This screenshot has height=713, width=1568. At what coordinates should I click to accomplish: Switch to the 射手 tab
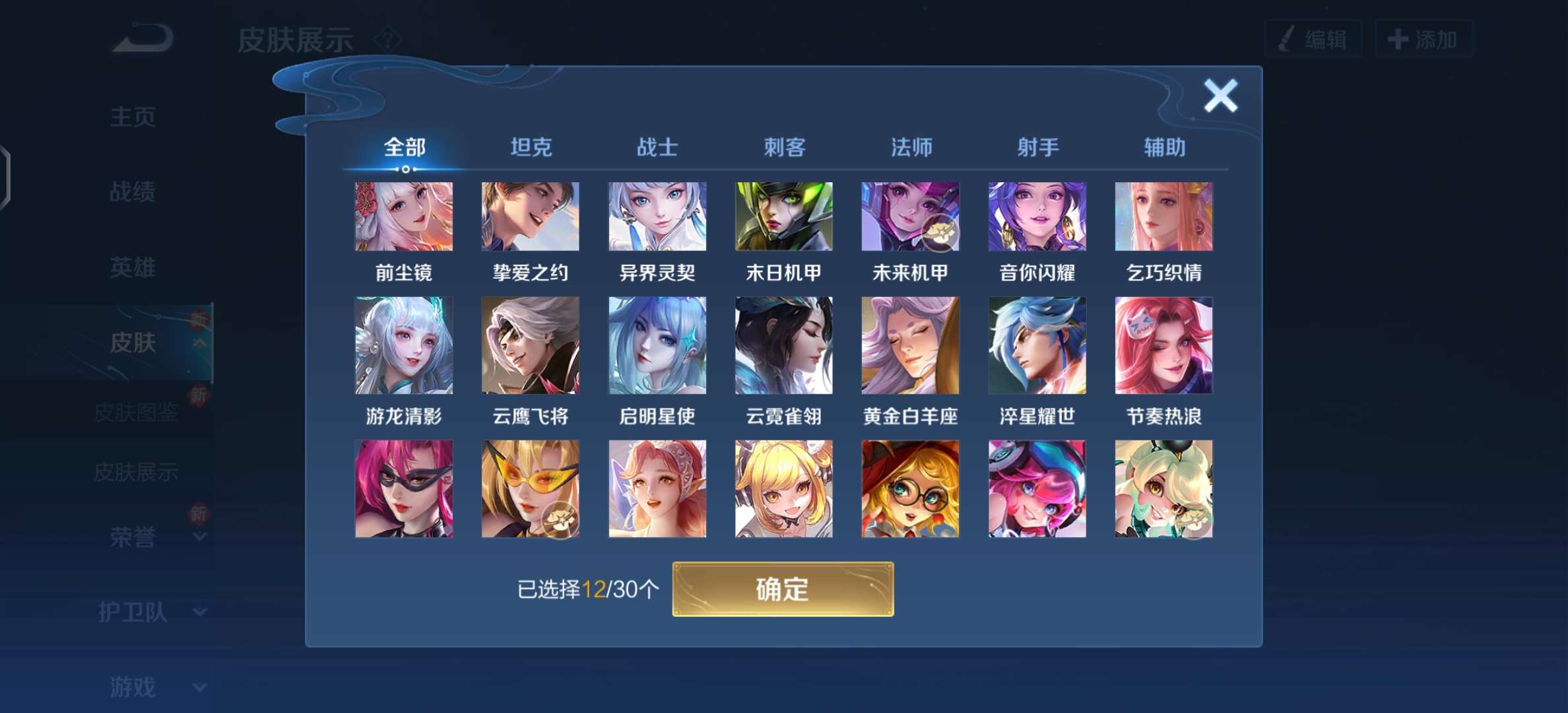[1037, 148]
